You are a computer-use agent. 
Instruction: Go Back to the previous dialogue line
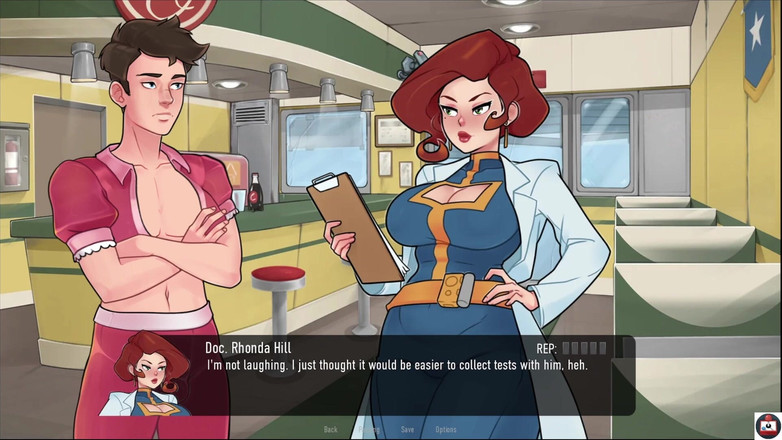(330, 430)
